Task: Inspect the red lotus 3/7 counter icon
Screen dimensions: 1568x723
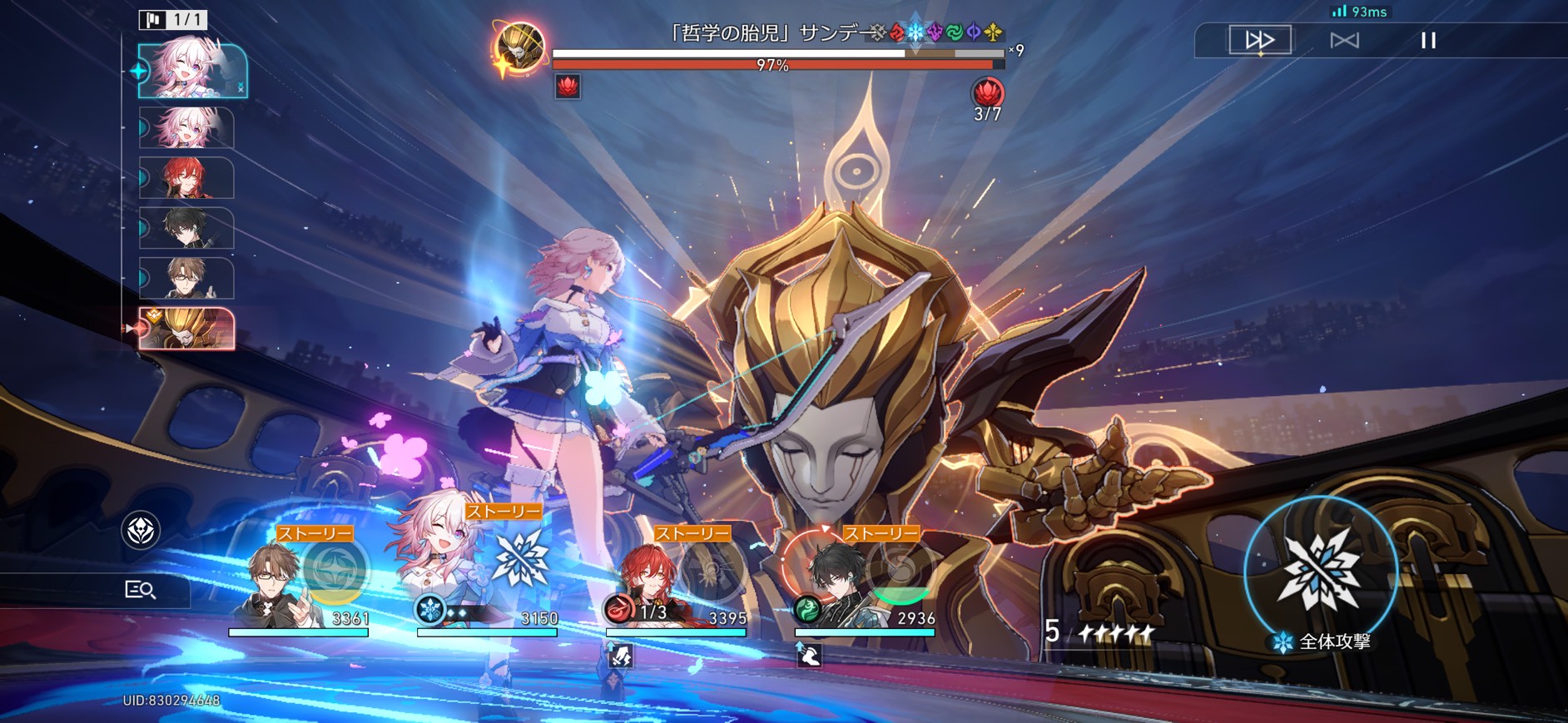Action: 987,92
